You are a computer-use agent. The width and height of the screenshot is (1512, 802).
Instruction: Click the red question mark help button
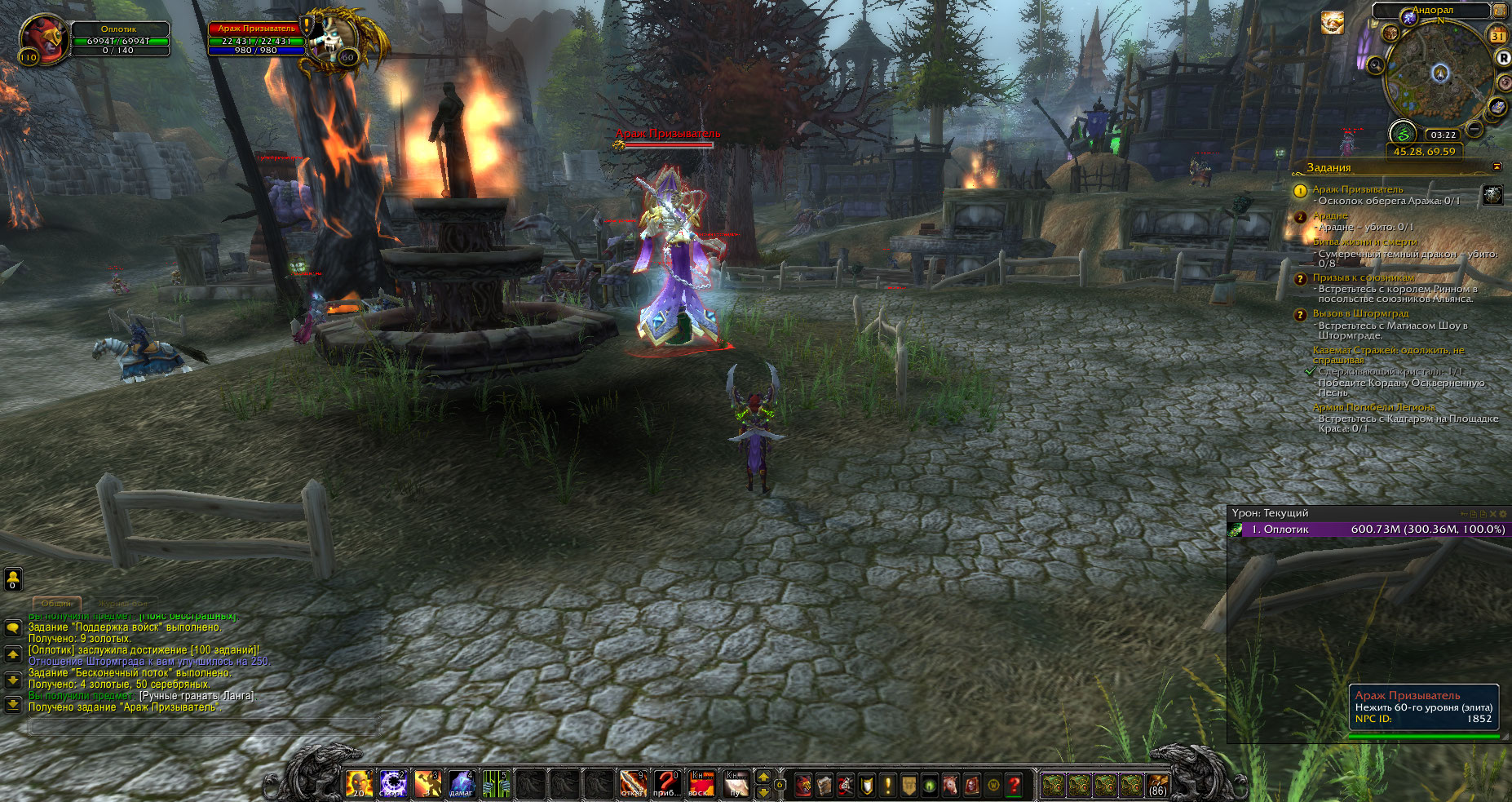pos(1014,785)
